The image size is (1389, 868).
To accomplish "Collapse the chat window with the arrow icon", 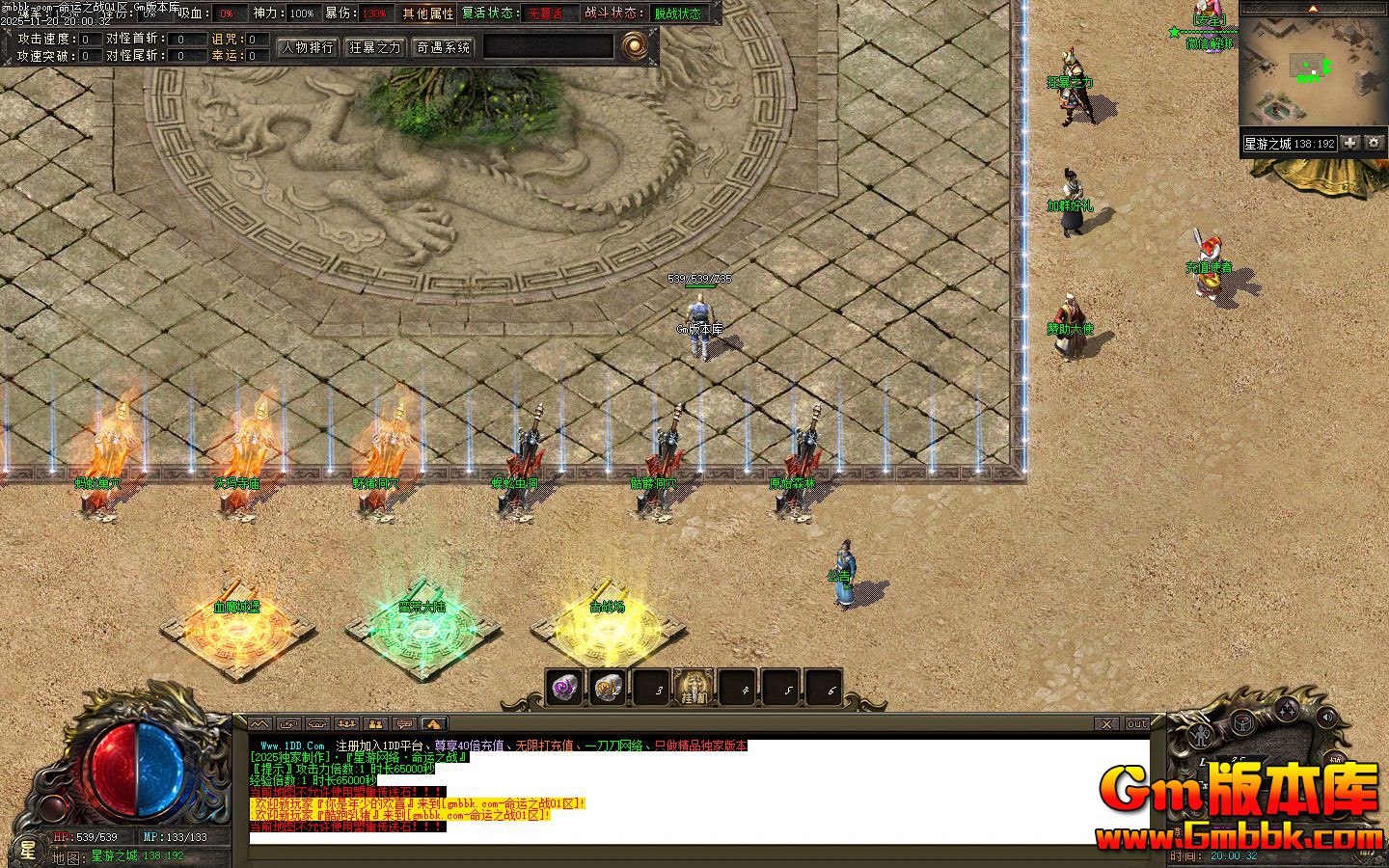I will pos(432,723).
